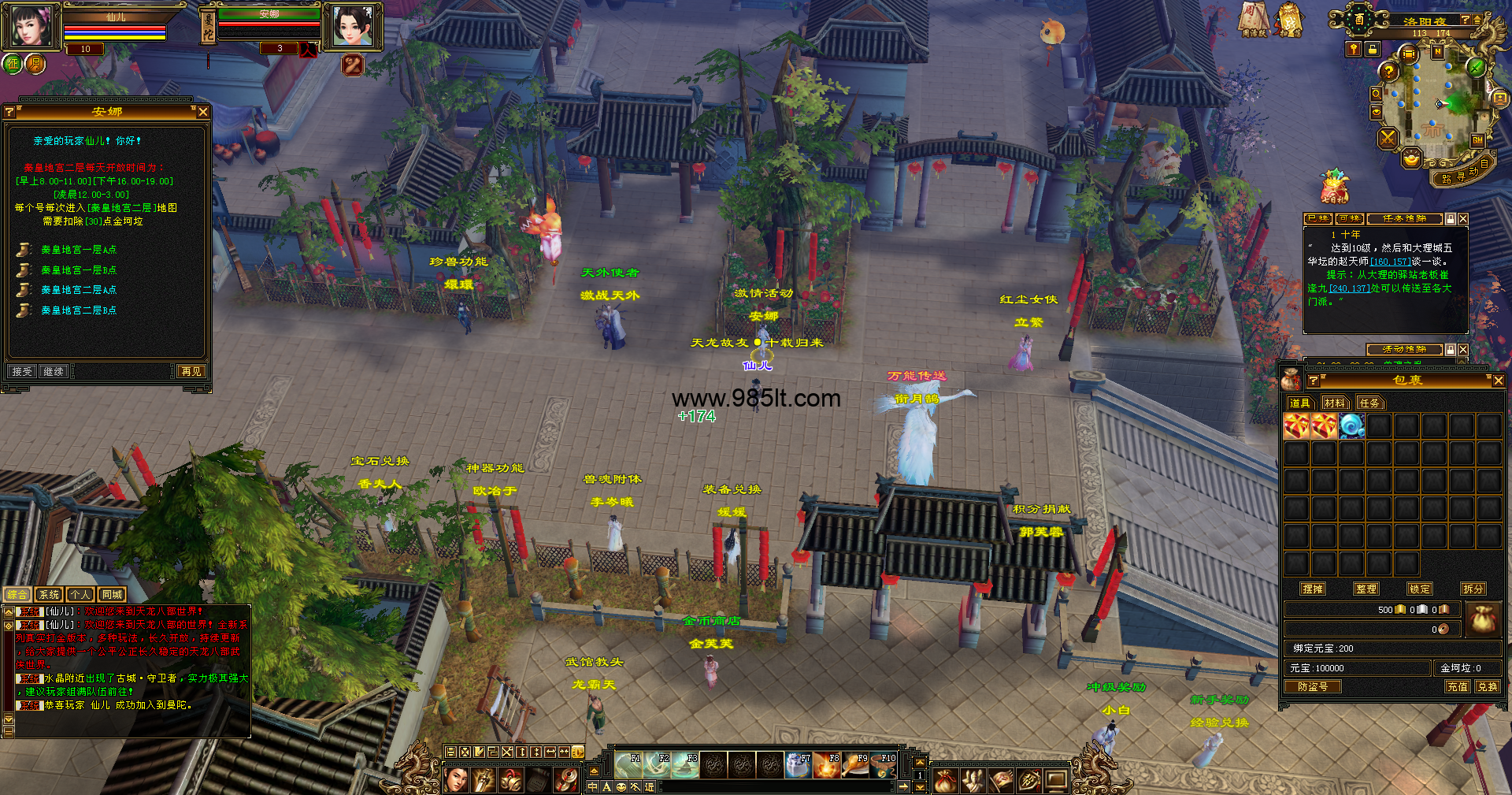The width and height of the screenshot is (1512, 795).
Task: Switch to the 材料 materials tab
Action: (x=1334, y=403)
